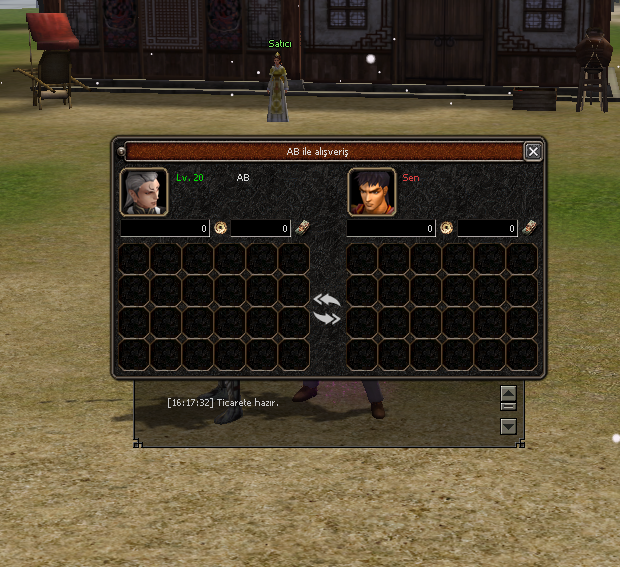Click AB's gold coin icon
The width and height of the screenshot is (620, 567).
pos(220,228)
